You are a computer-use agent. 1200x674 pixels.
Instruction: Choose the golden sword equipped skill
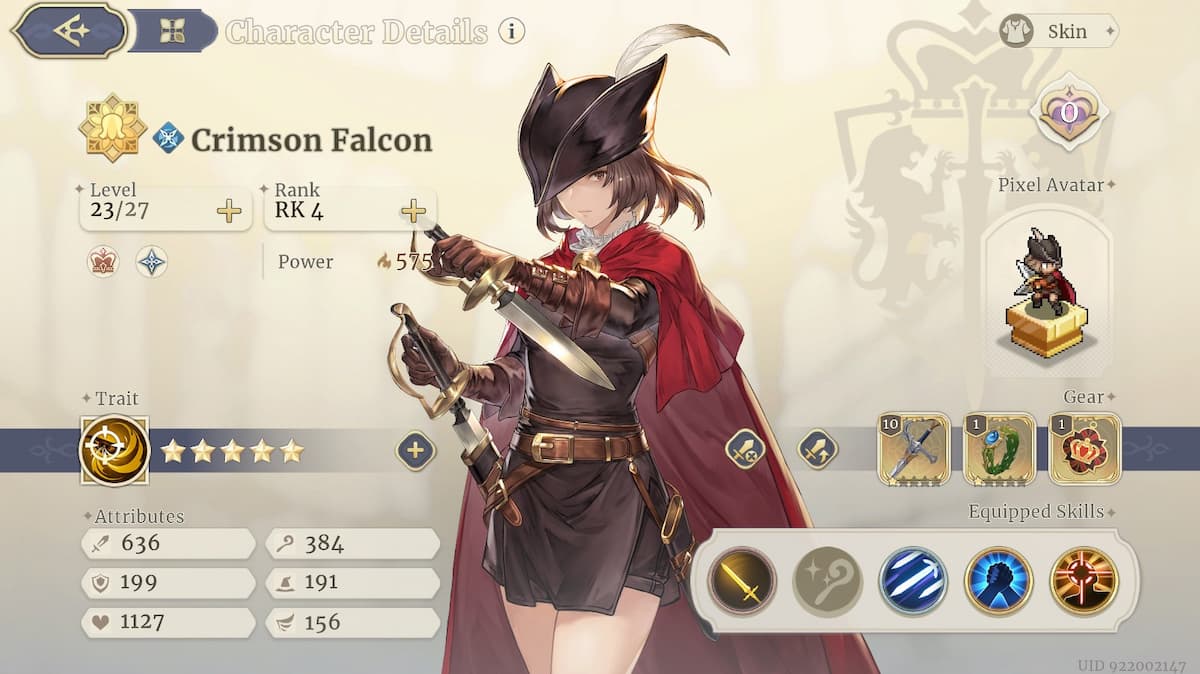pyautogui.click(x=742, y=581)
